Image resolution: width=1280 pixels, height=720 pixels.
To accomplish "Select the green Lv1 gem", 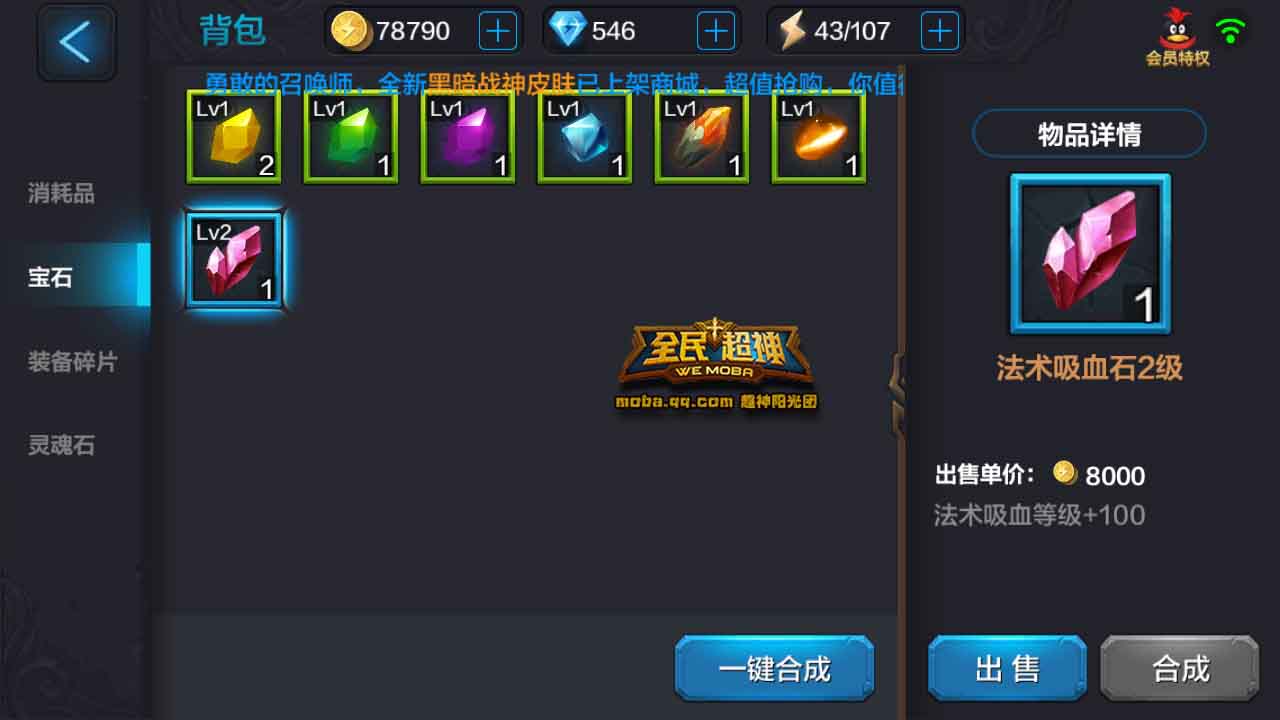I will click(350, 137).
